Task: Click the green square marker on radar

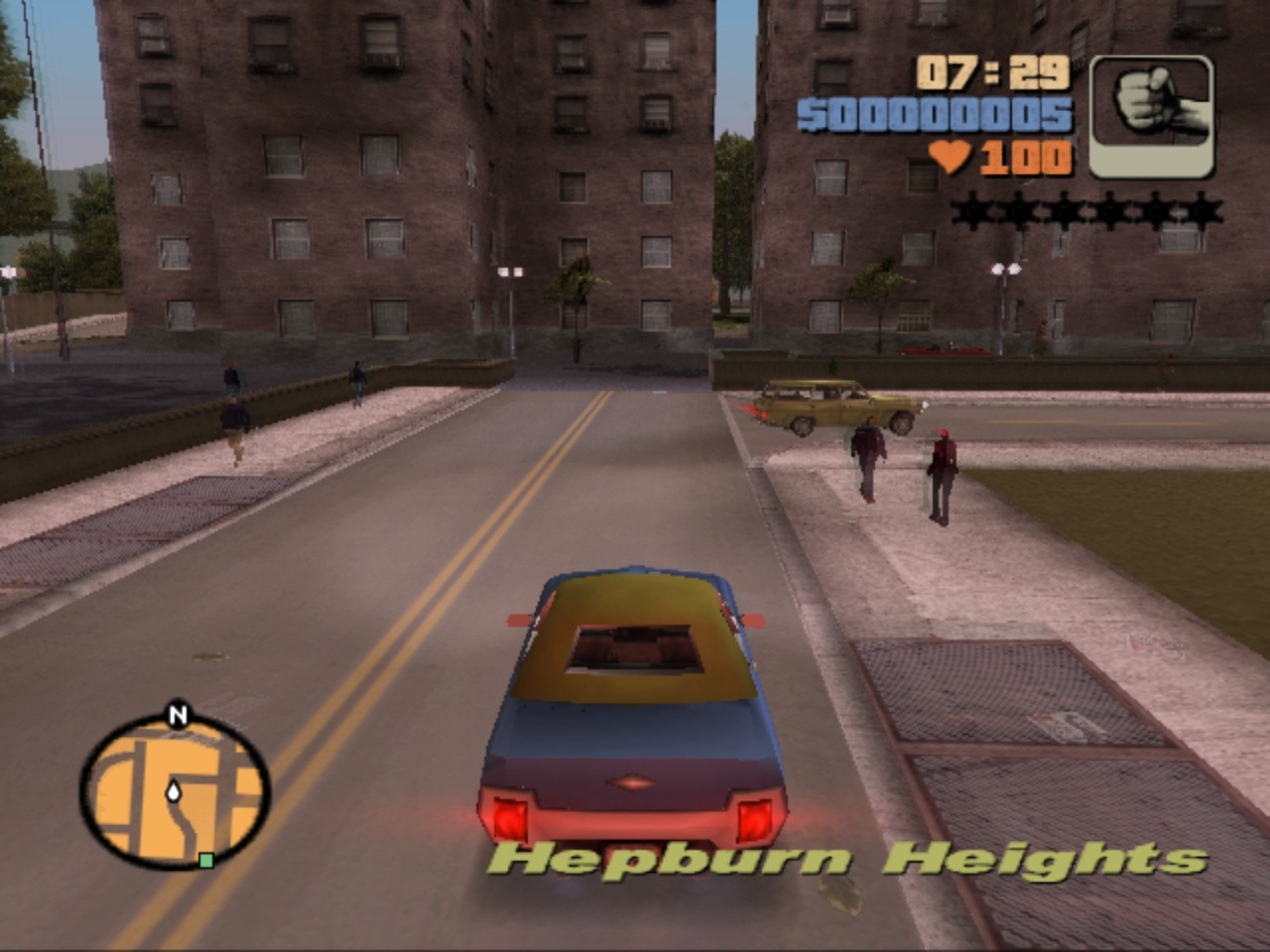Action: (205, 860)
